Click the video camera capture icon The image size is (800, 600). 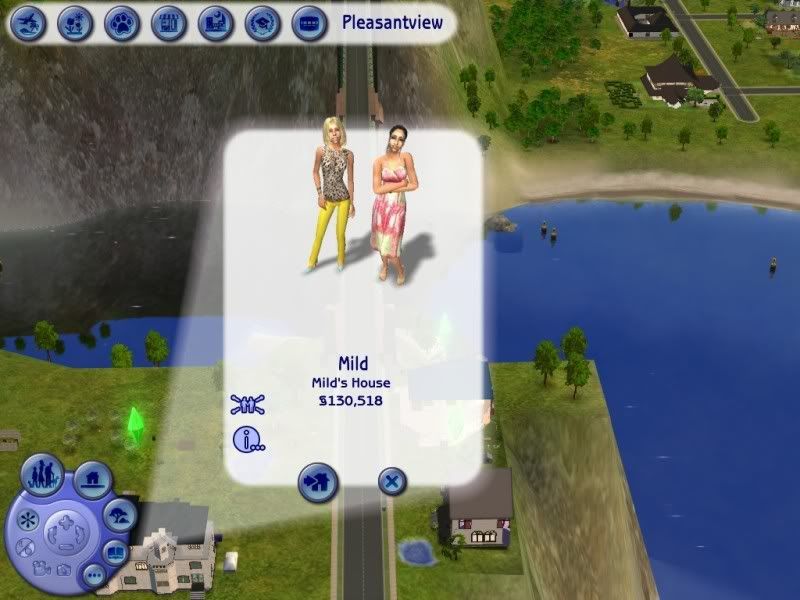tap(42, 568)
